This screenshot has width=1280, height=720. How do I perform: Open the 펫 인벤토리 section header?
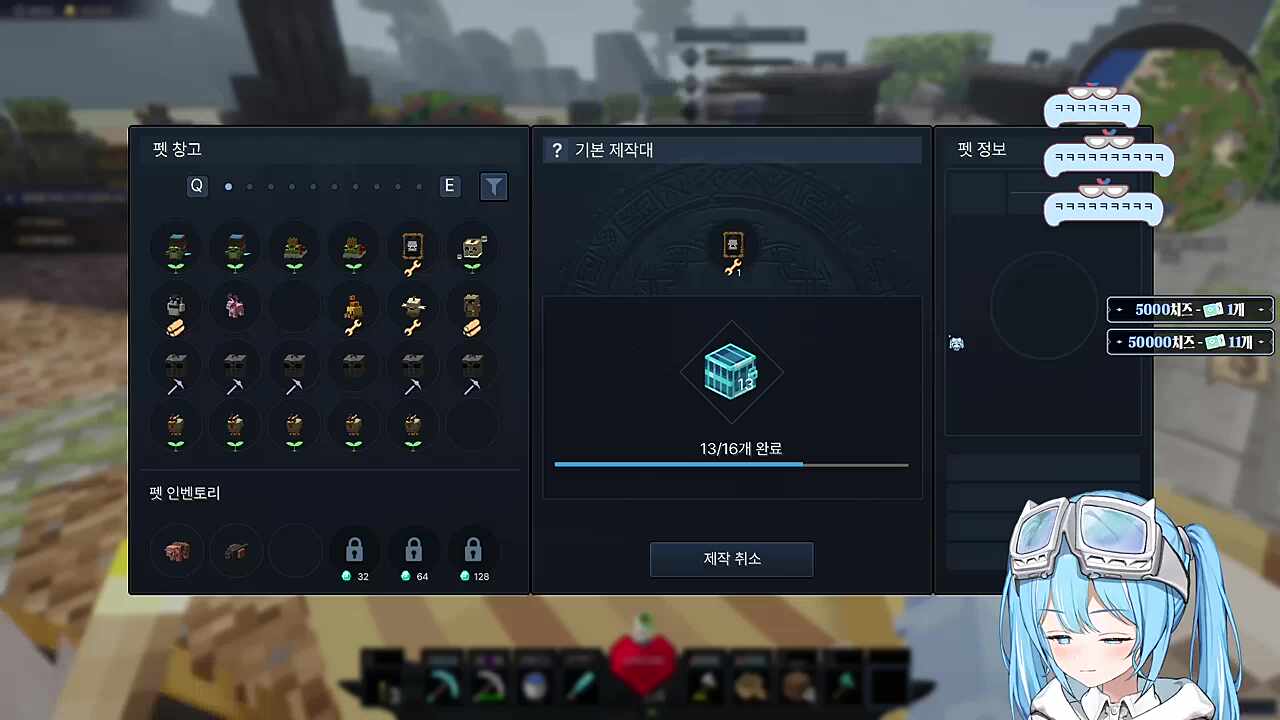(x=184, y=493)
